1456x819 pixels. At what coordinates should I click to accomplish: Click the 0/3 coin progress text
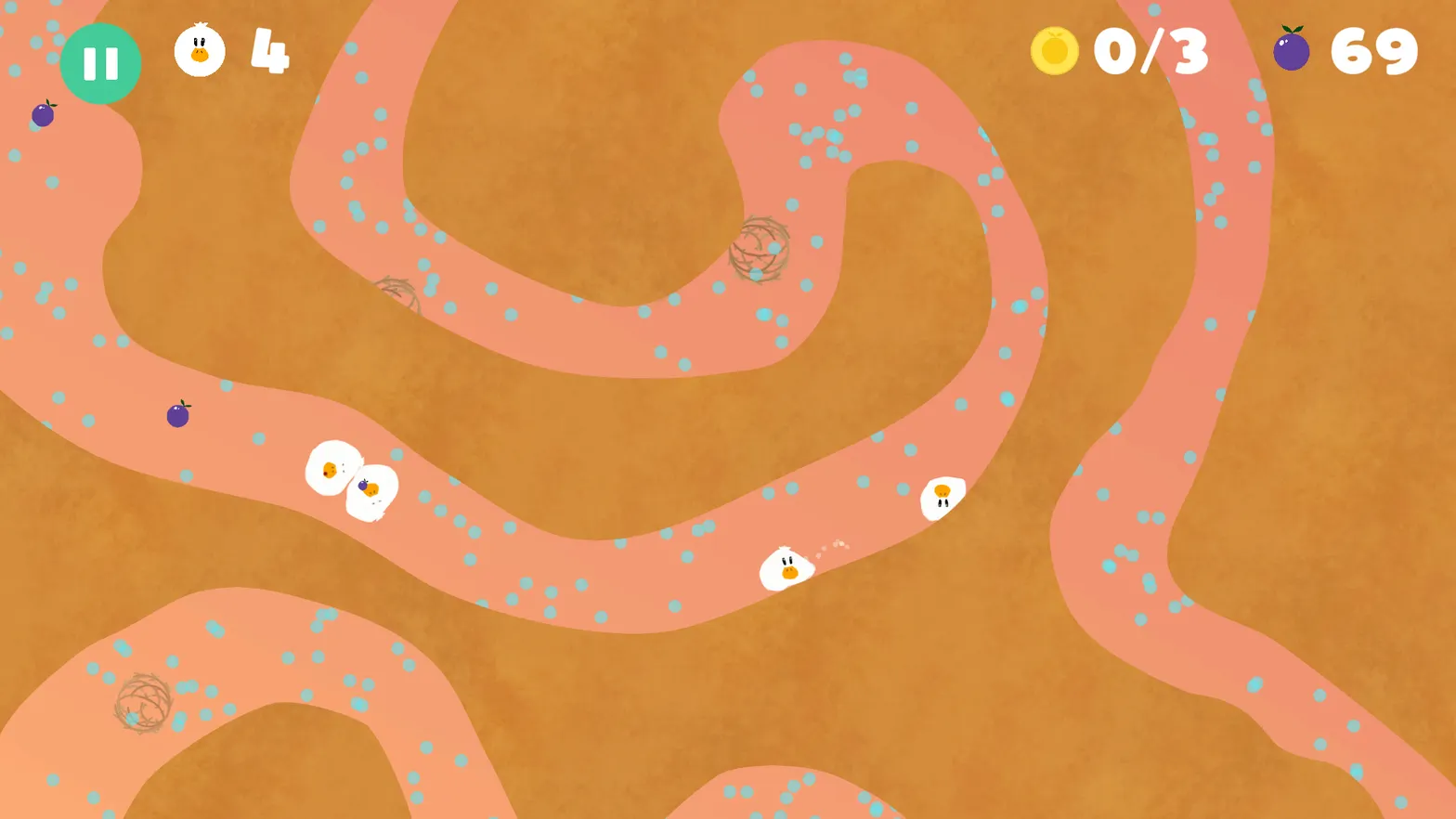click(x=1151, y=53)
